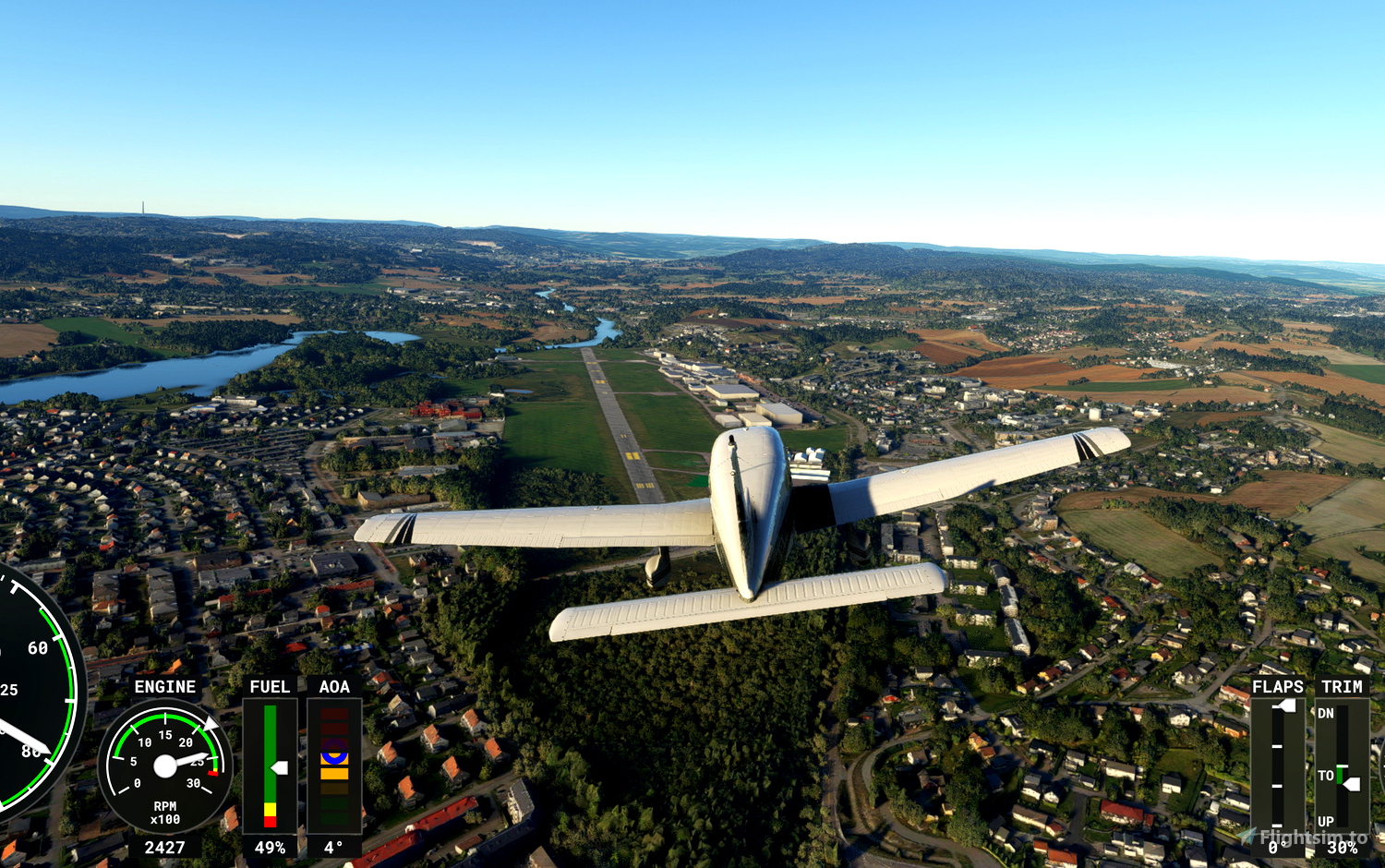Click the 2427 RPM readout
The image size is (1385, 868).
[164, 845]
